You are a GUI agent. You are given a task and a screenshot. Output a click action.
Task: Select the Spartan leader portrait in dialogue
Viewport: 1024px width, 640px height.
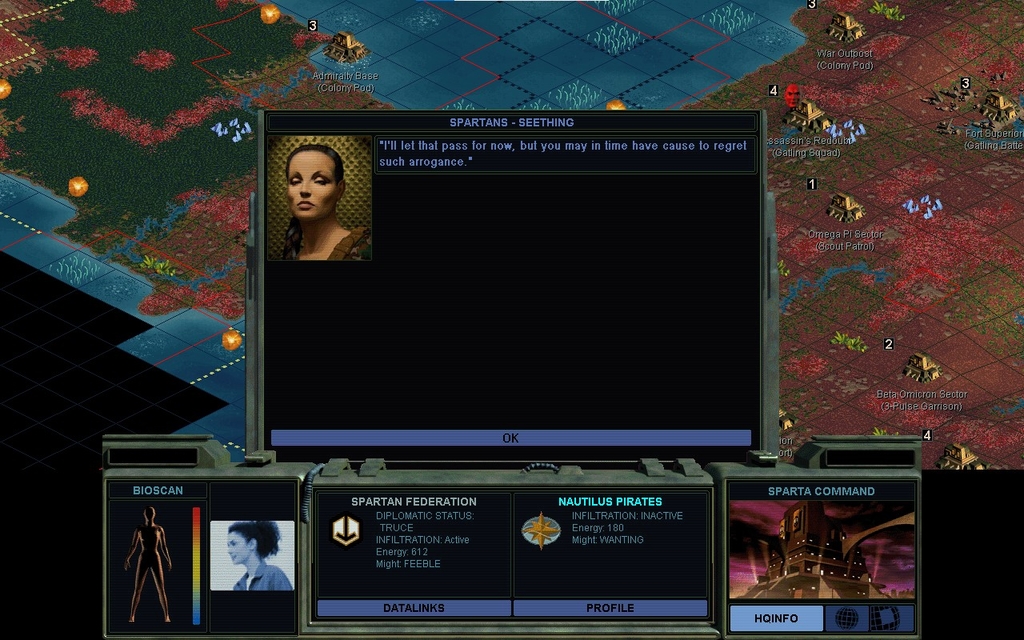pos(319,198)
